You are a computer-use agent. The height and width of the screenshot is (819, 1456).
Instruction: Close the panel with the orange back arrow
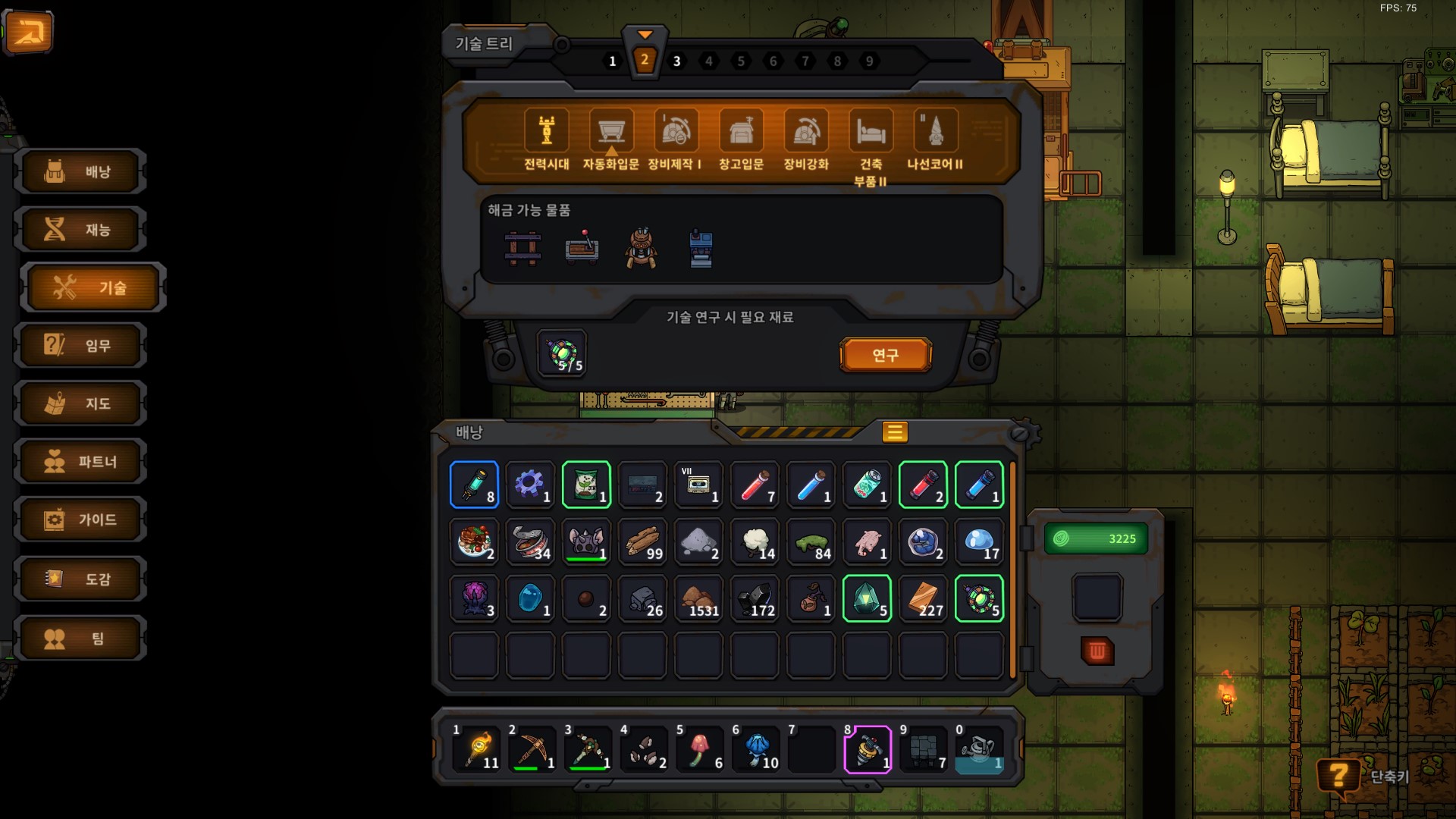tap(28, 32)
